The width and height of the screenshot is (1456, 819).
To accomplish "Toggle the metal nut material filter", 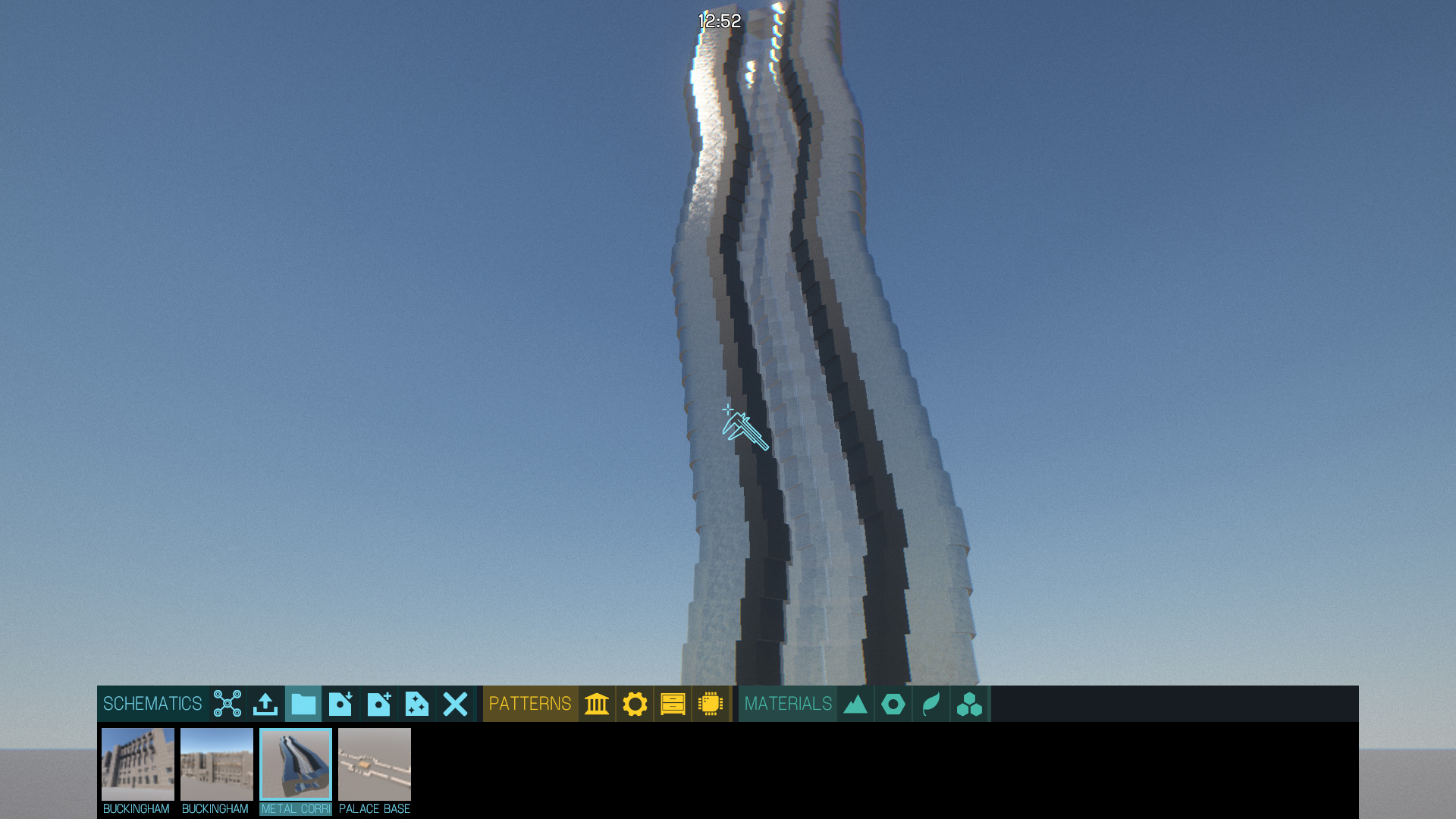I will (893, 704).
